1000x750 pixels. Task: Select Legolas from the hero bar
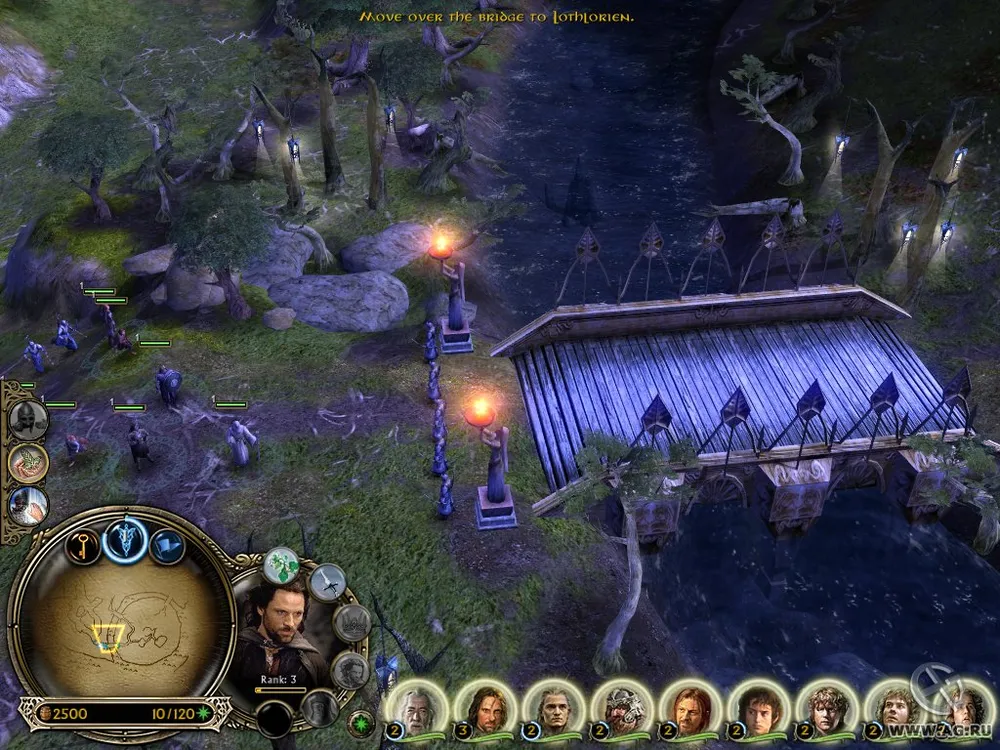click(554, 707)
